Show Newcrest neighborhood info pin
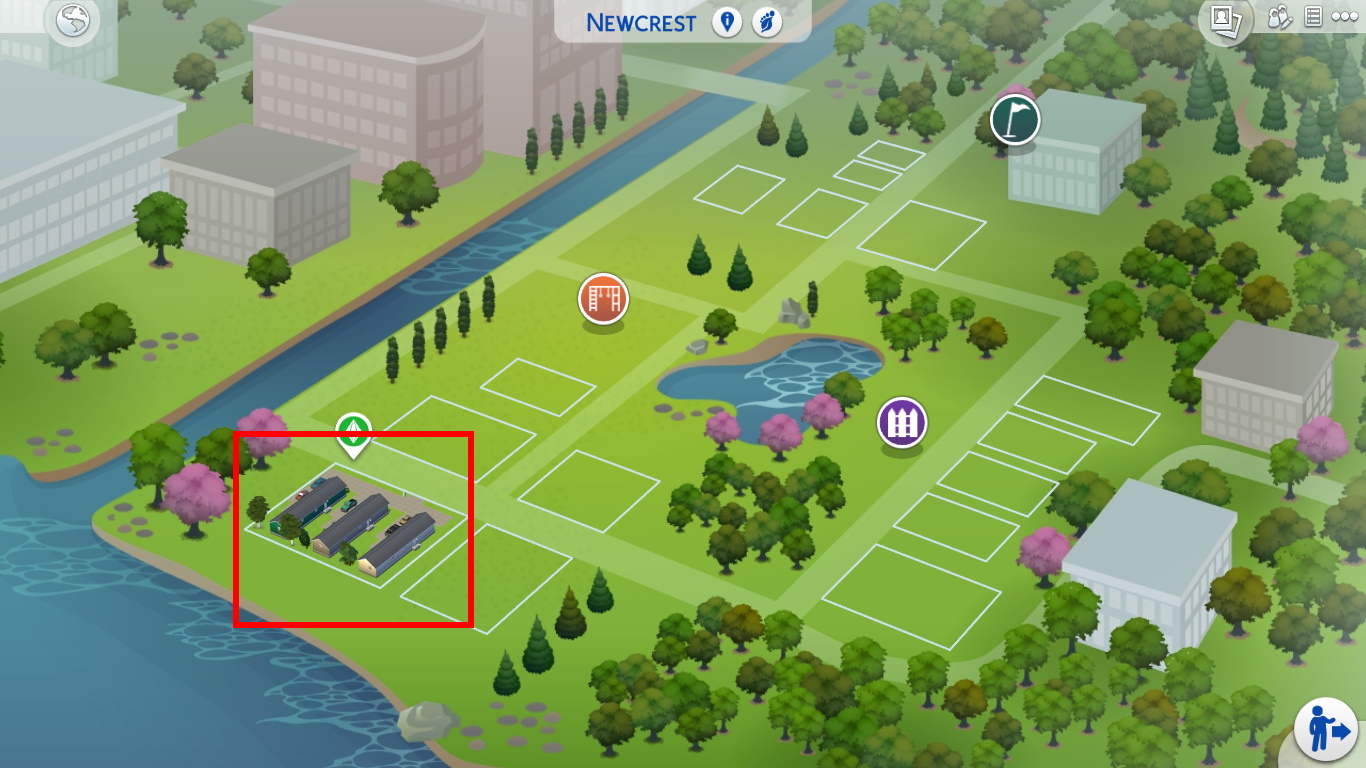 point(727,22)
